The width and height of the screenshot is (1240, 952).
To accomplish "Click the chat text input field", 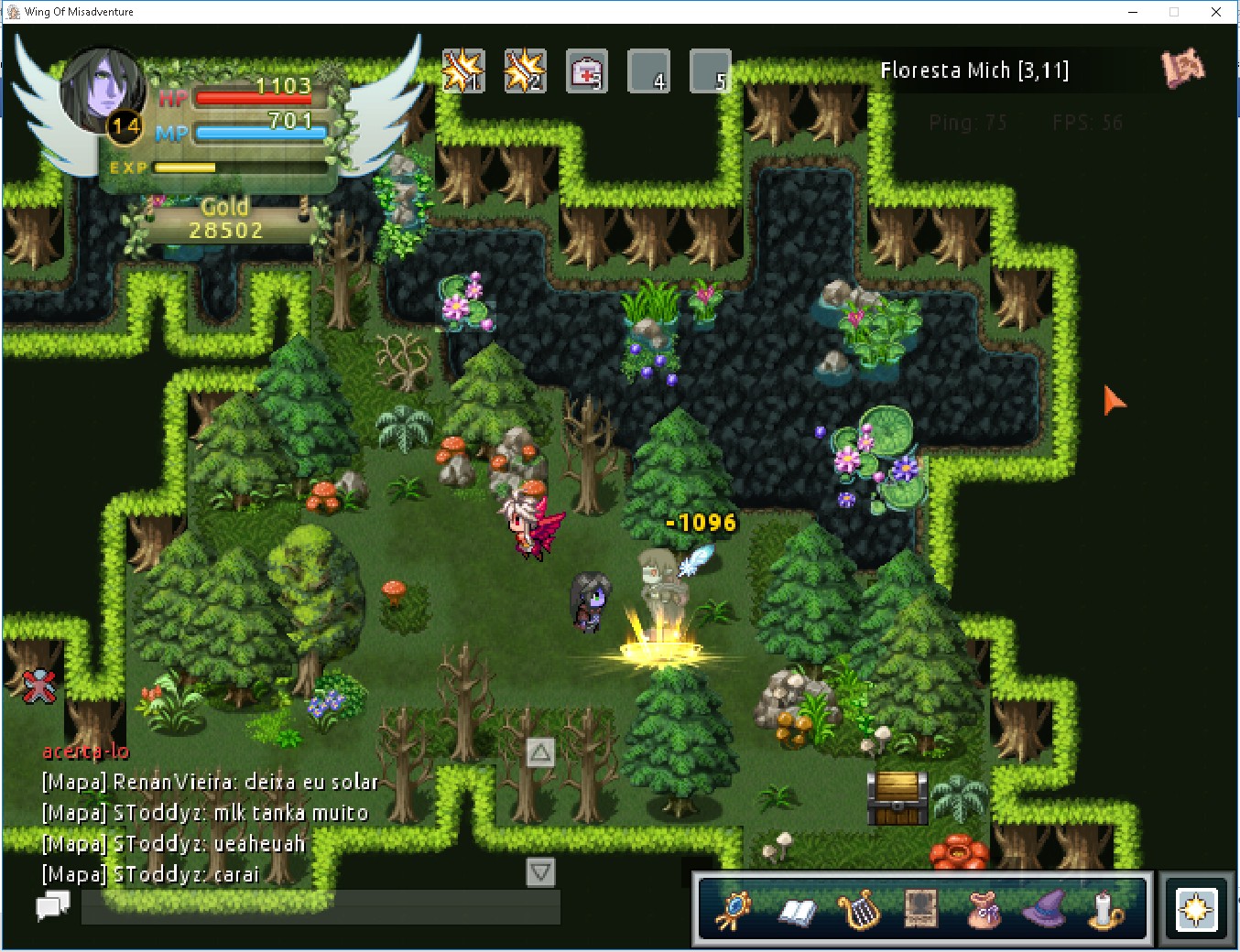I will point(321,906).
